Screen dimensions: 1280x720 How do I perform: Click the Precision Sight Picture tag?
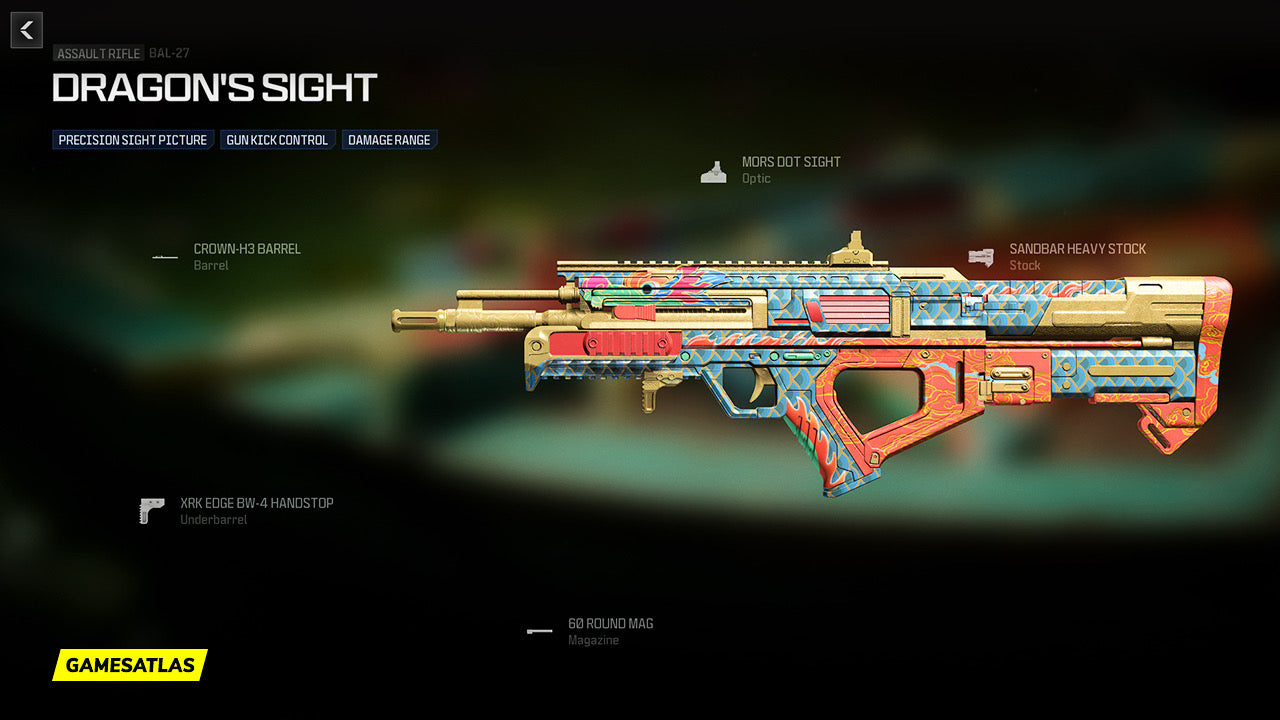(133, 140)
